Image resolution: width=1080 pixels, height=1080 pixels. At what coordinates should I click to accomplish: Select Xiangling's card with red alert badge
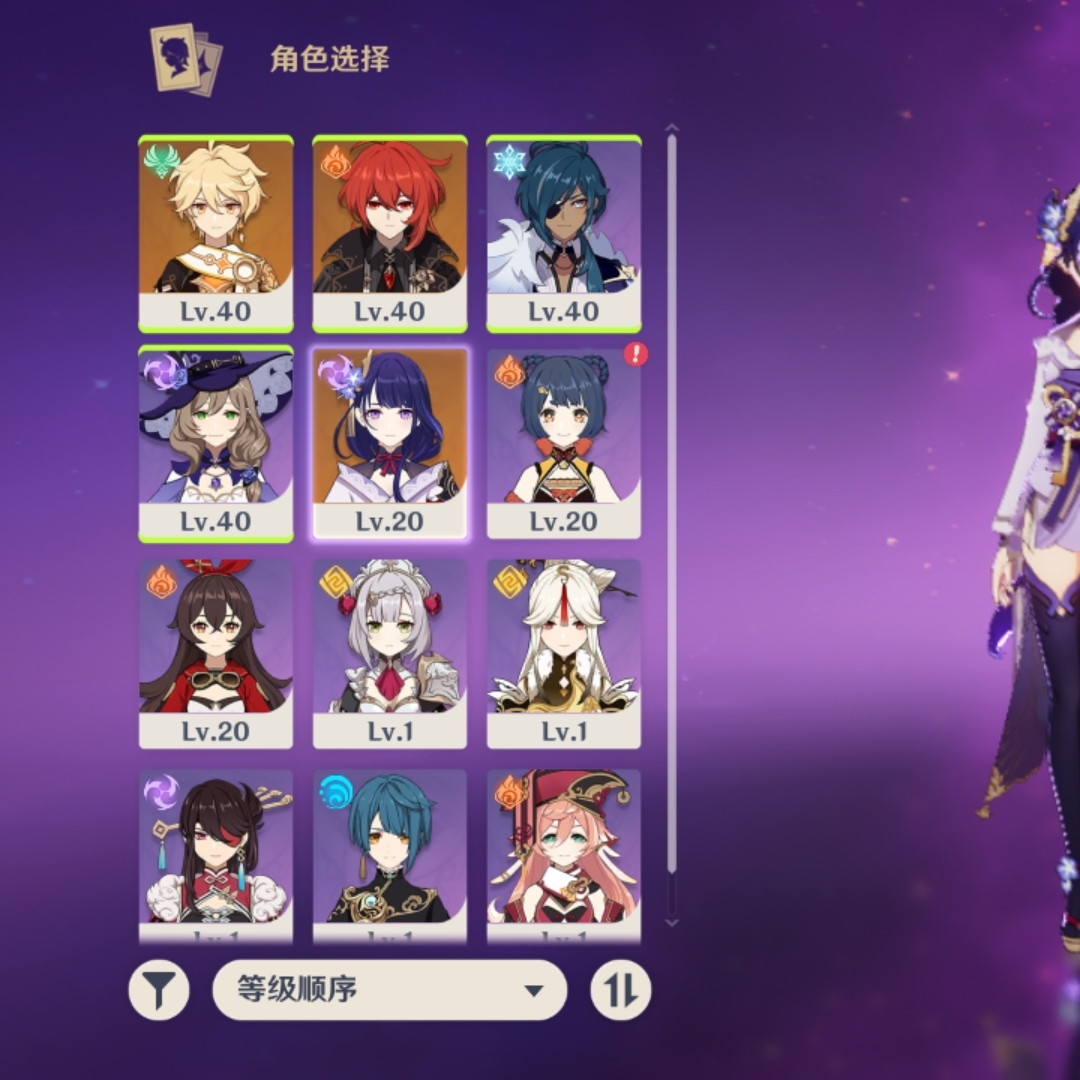pos(564,444)
